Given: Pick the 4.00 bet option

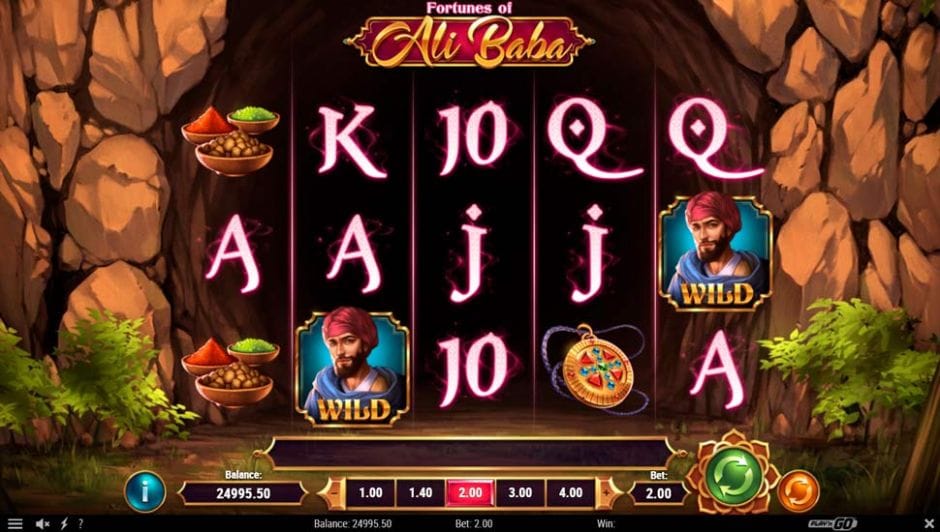Looking at the screenshot, I should [571, 493].
